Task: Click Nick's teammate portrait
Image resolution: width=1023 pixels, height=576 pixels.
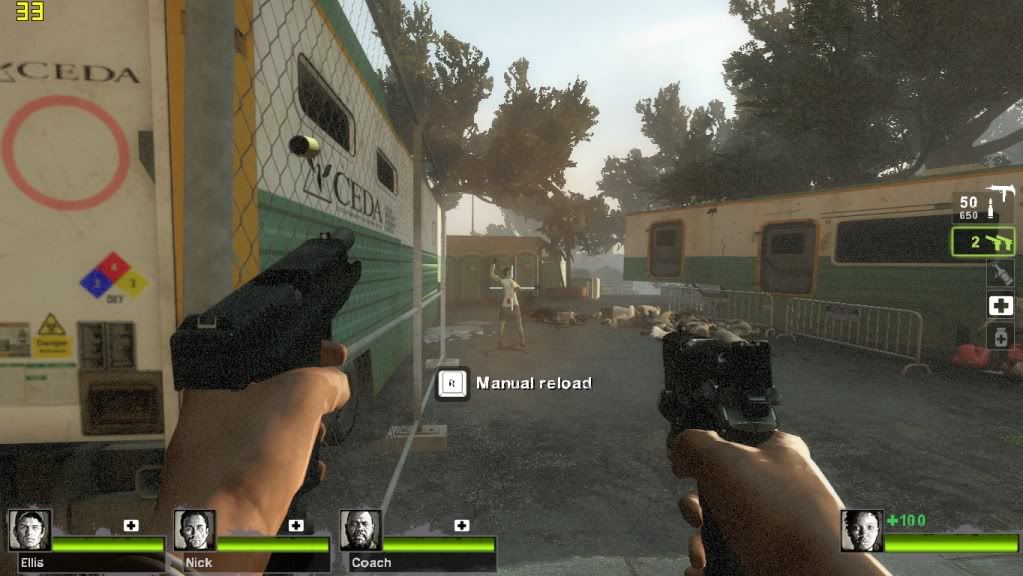Action: point(195,530)
